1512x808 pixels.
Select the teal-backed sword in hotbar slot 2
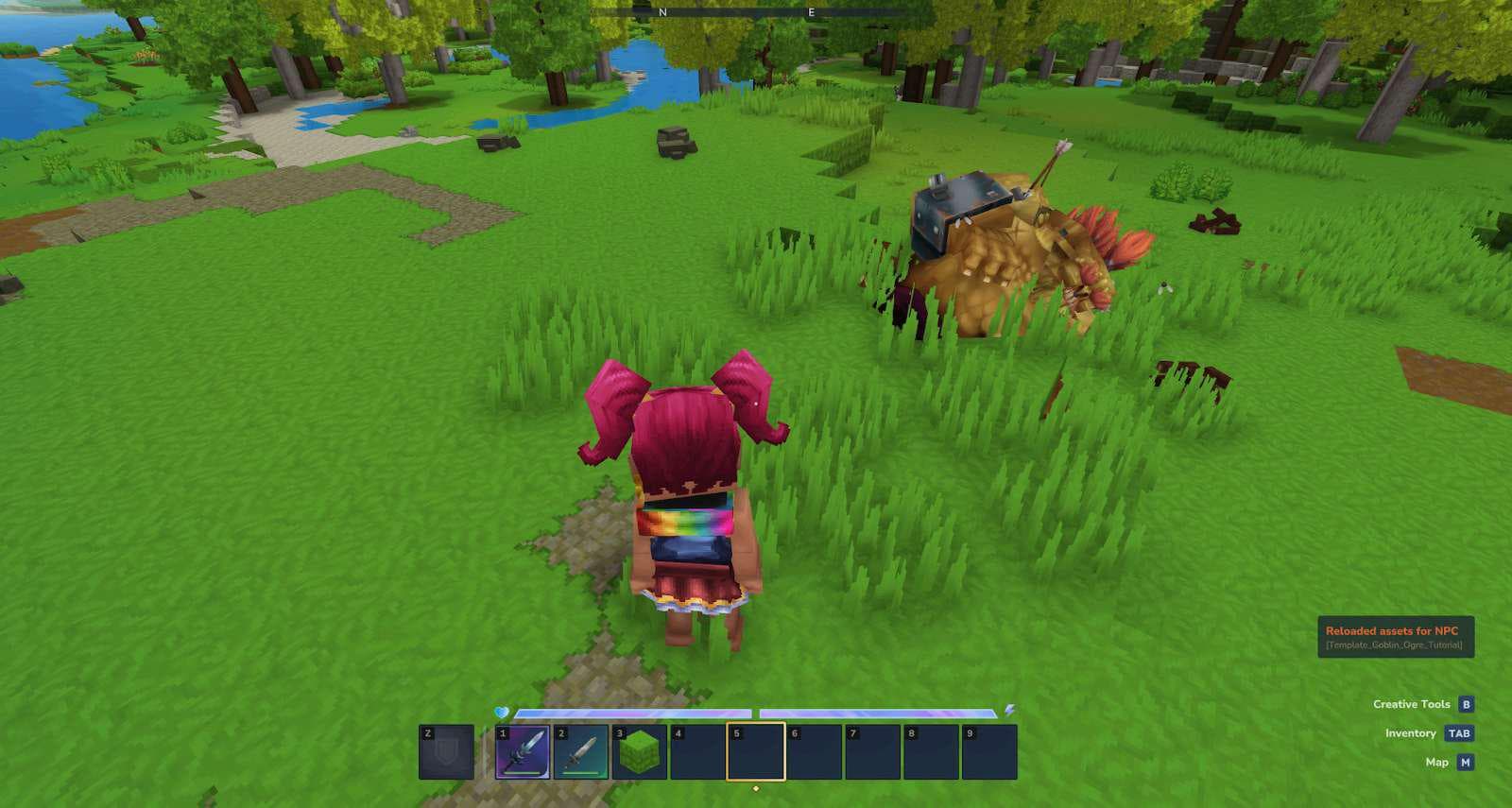[x=581, y=752]
